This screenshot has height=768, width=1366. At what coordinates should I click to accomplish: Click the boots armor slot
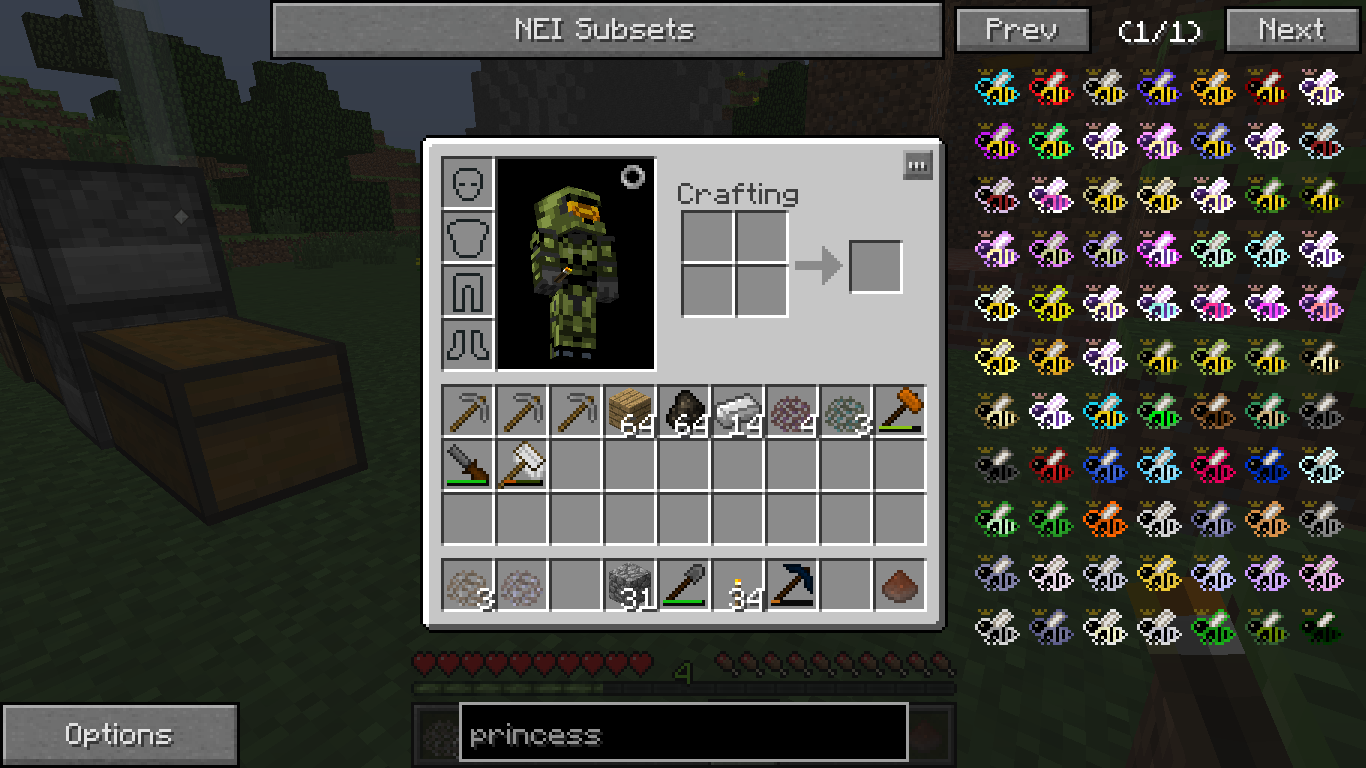click(468, 345)
